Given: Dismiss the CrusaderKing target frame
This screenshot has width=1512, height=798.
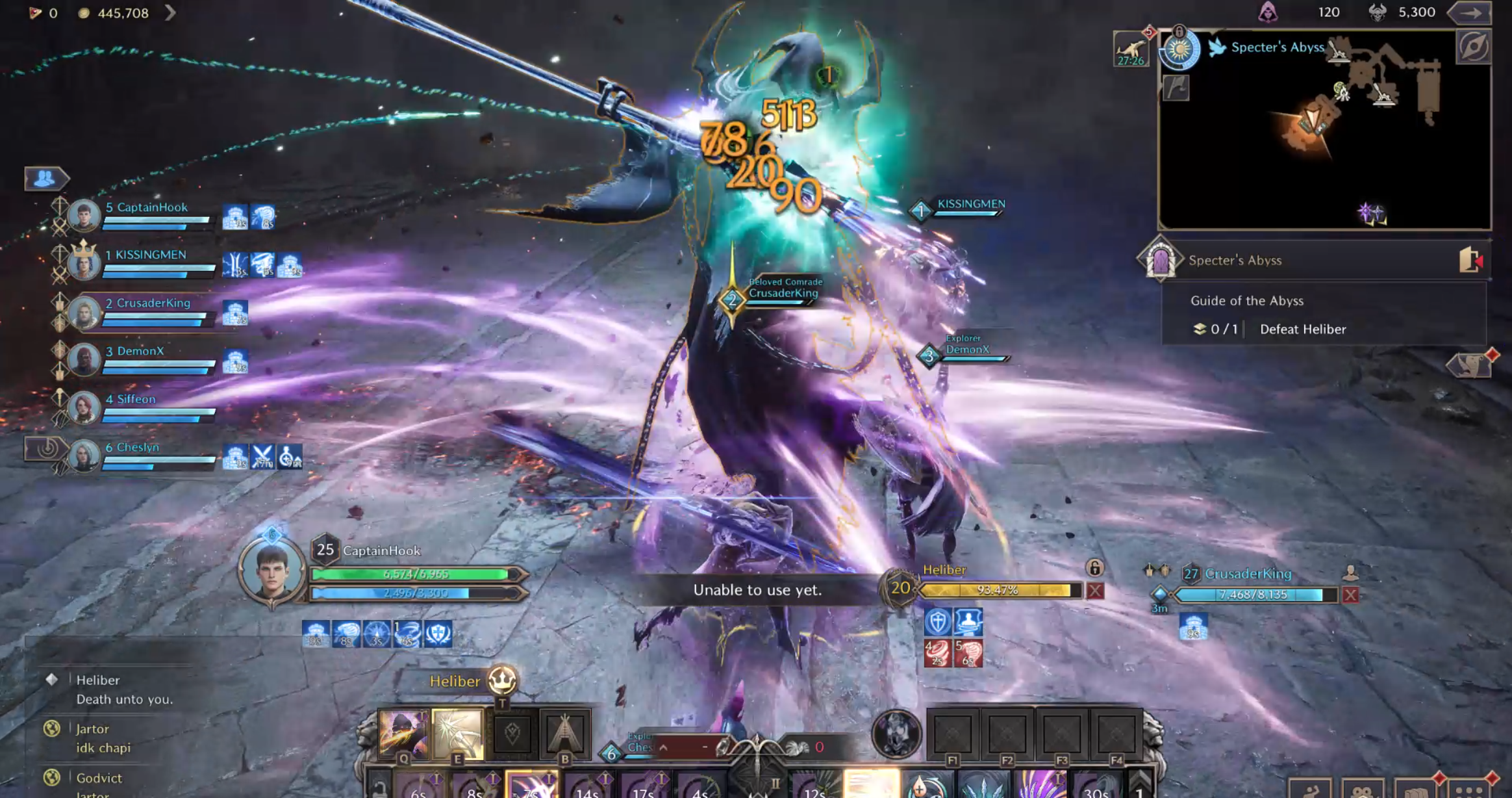Looking at the screenshot, I should tap(1351, 595).
